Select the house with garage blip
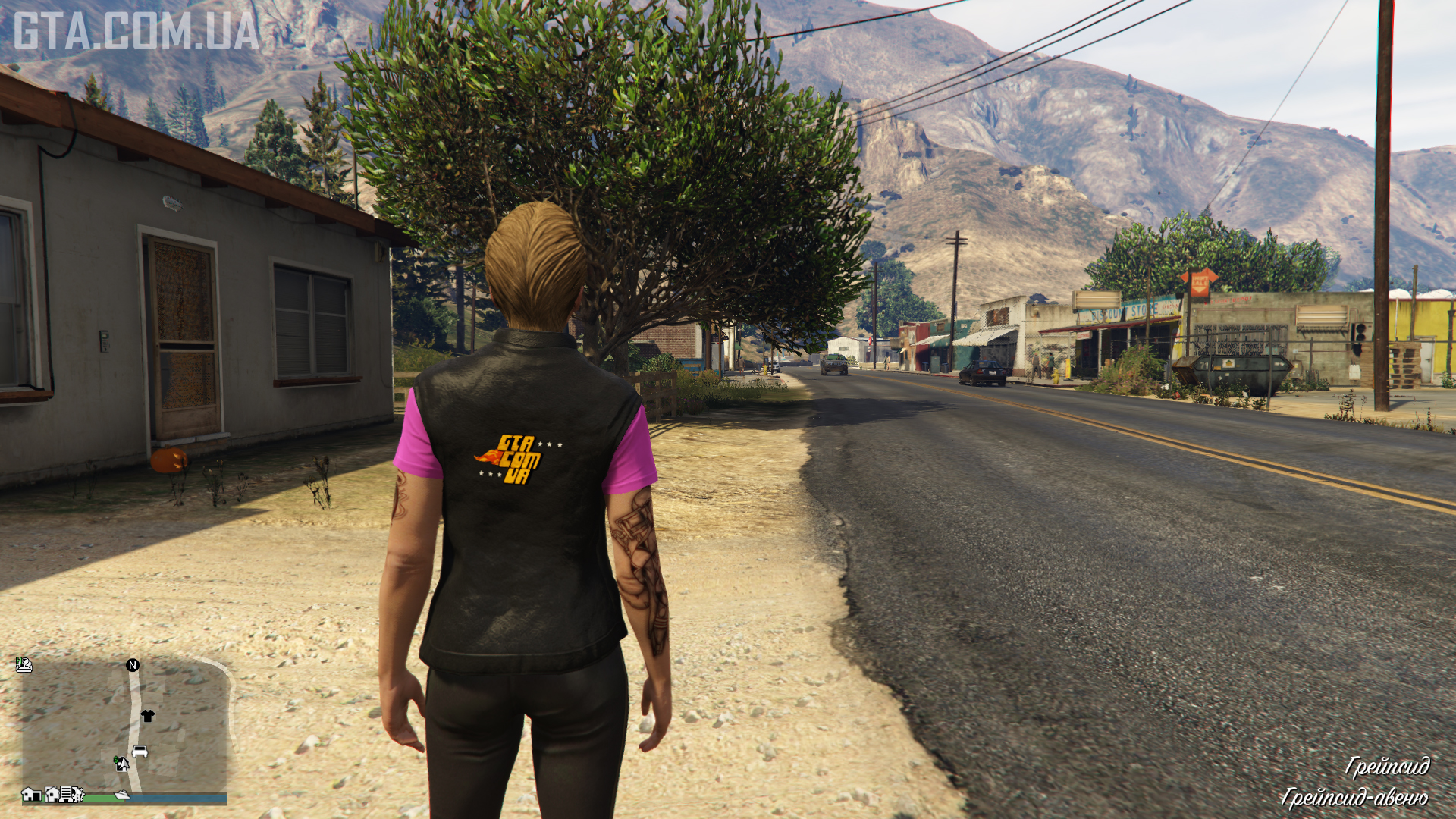 click(31, 794)
